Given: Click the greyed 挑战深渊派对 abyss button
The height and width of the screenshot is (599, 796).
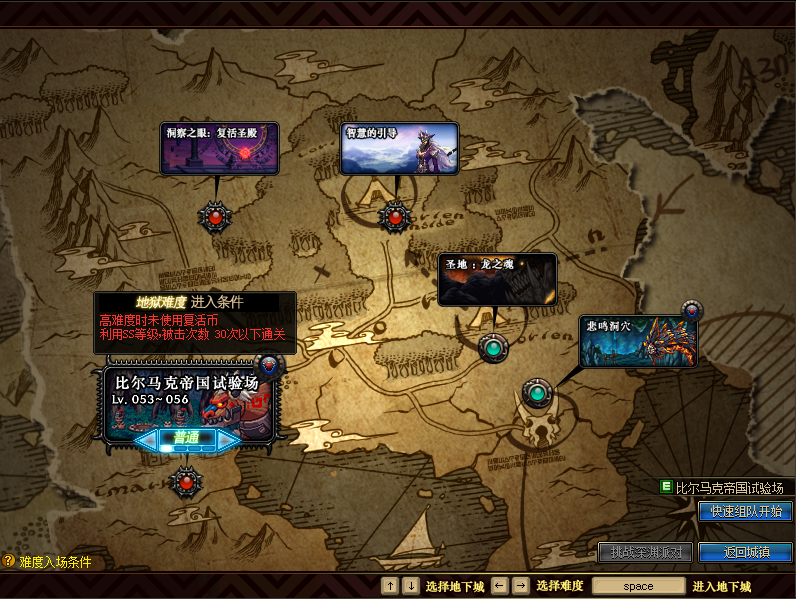Looking at the screenshot, I should click(645, 552).
